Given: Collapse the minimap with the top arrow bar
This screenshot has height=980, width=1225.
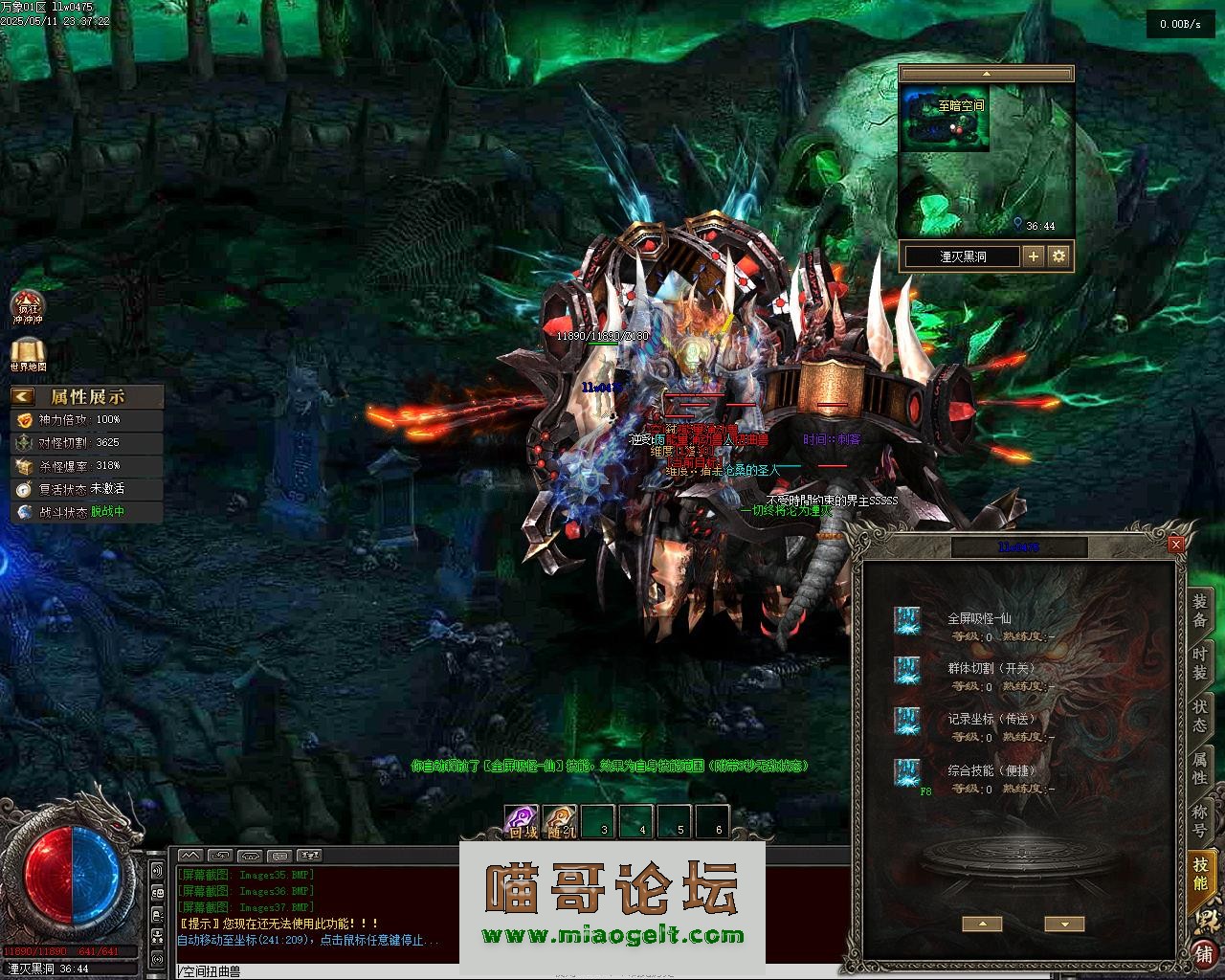Looking at the screenshot, I should point(986,74).
